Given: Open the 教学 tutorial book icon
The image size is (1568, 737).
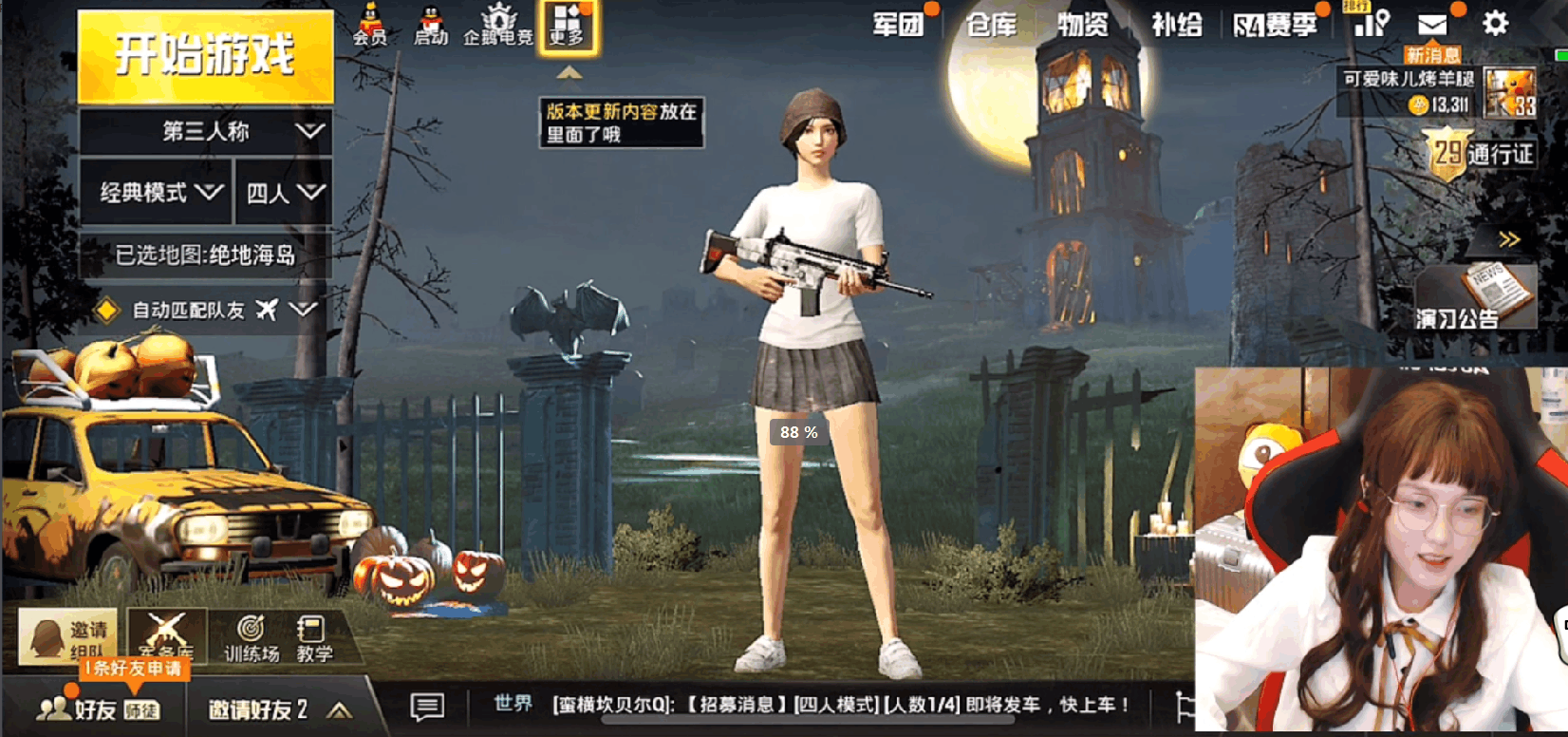Looking at the screenshot, I should click(314, 634).
